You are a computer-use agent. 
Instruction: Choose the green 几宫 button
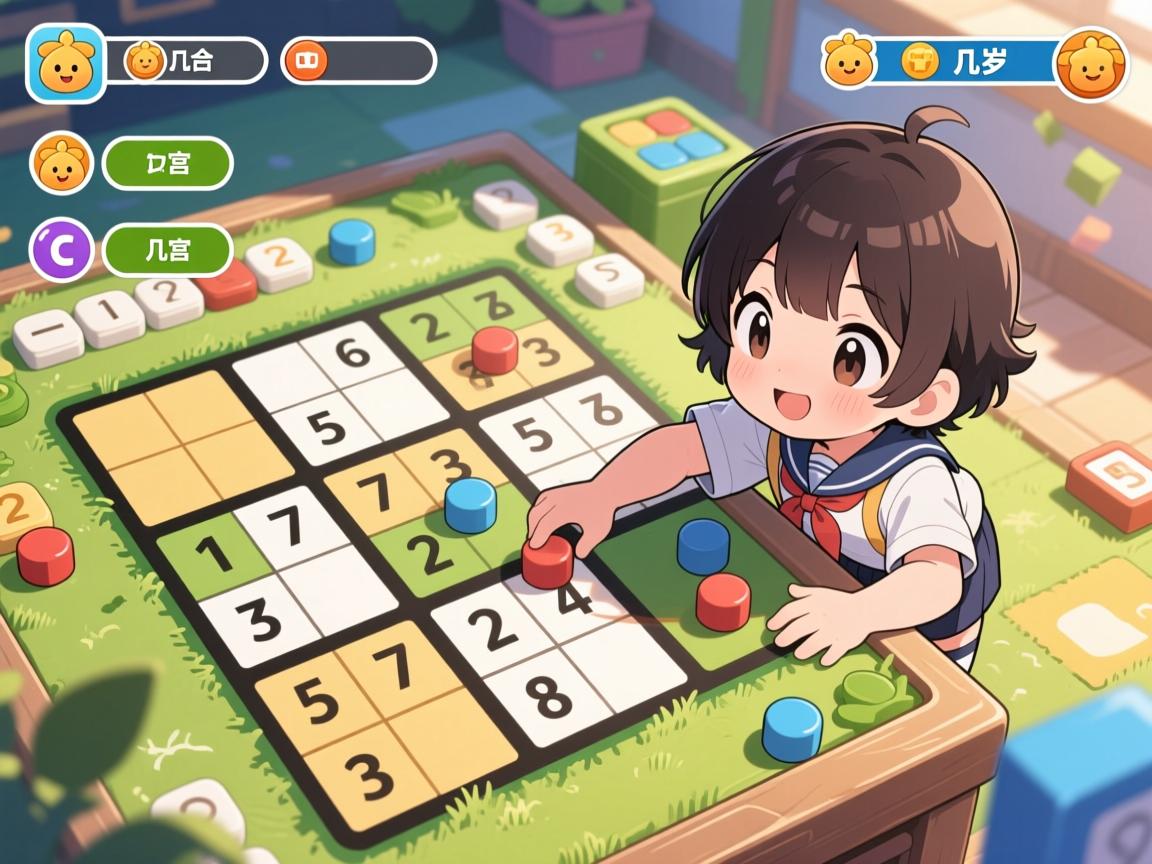[x=167, y=250]
